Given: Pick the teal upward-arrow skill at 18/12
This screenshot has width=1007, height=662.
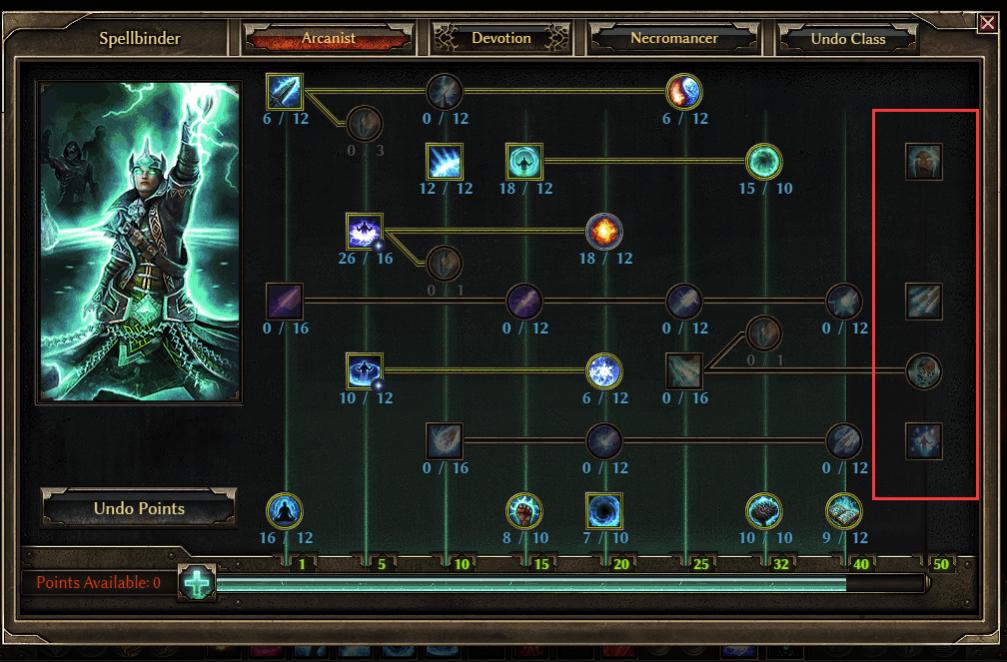Looking at the screenshot, I should (524, 161).
